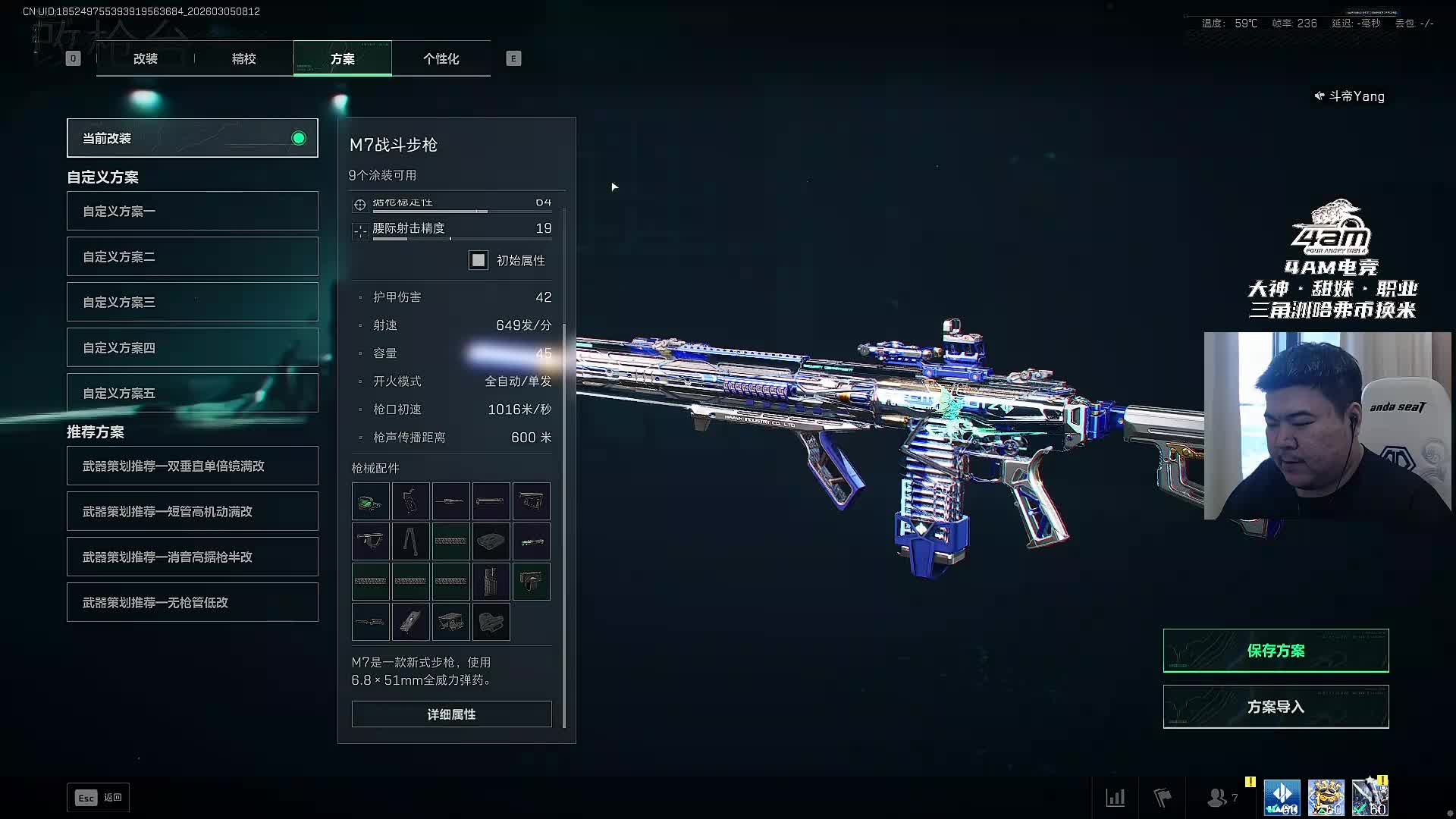Select the 消音高据枪半改 recommended build

pos(192,557)
